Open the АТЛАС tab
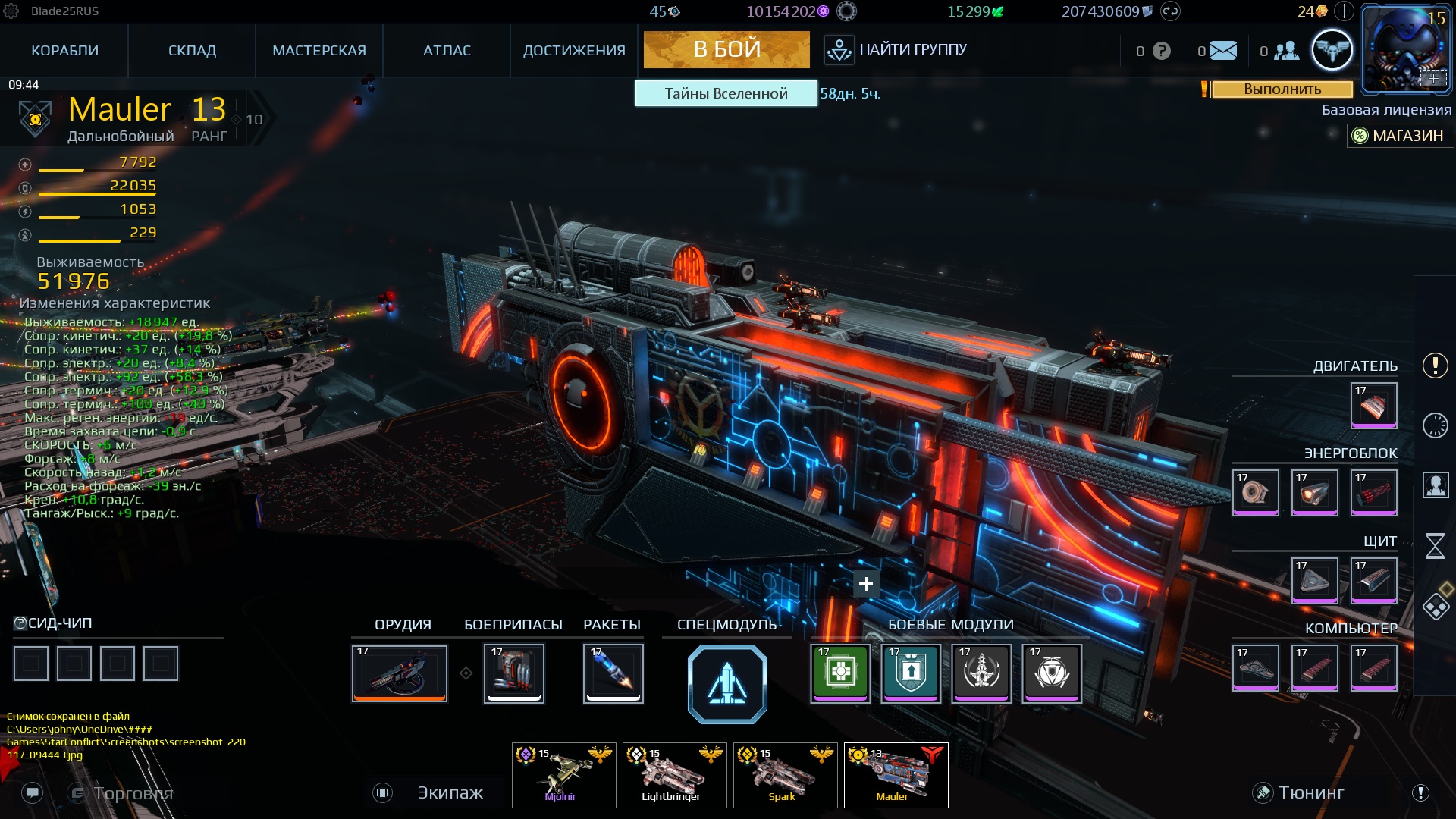The image size is (1456, 819). pos(447,50)
